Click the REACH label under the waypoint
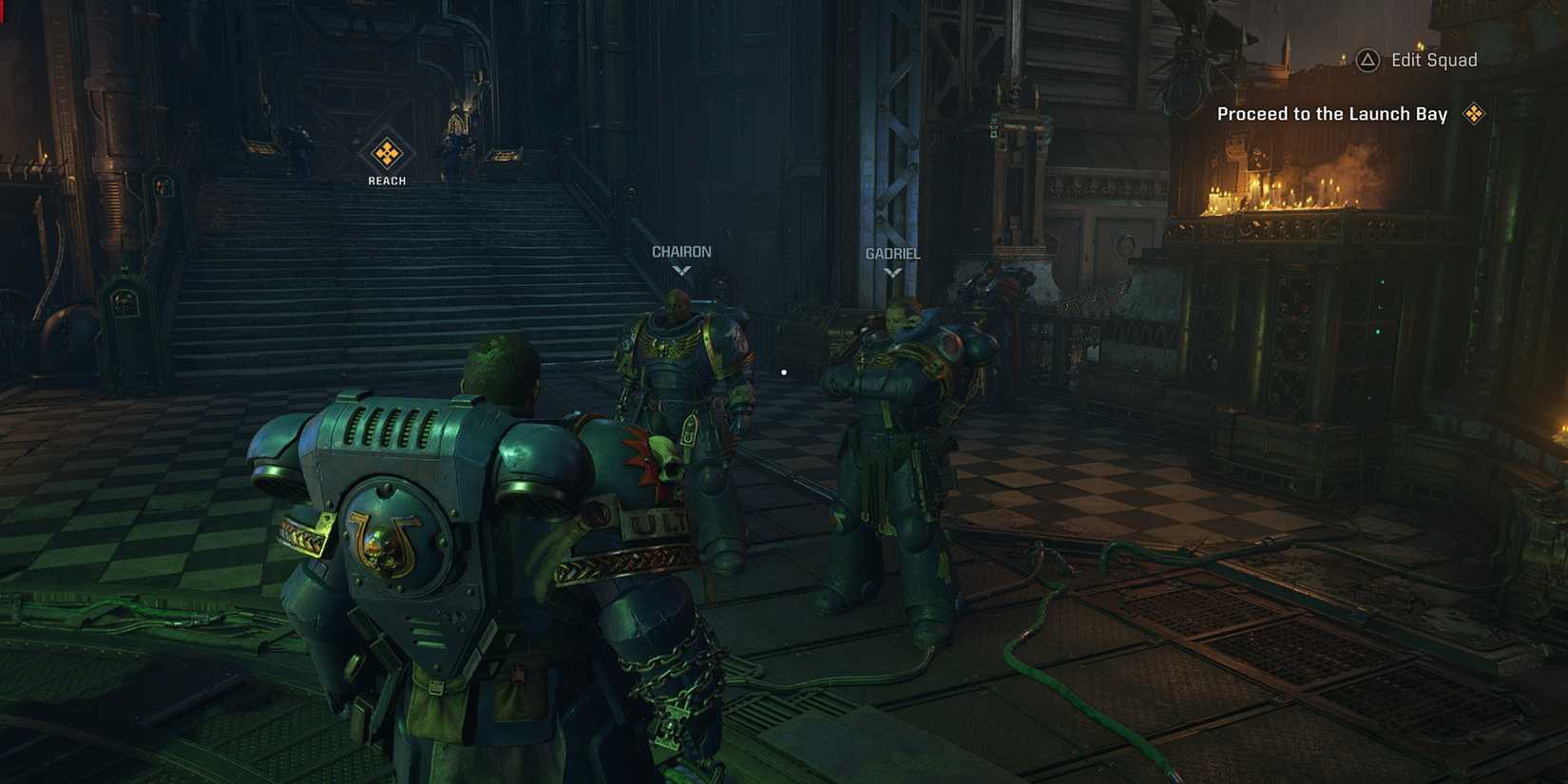 [x=386, y=179]
